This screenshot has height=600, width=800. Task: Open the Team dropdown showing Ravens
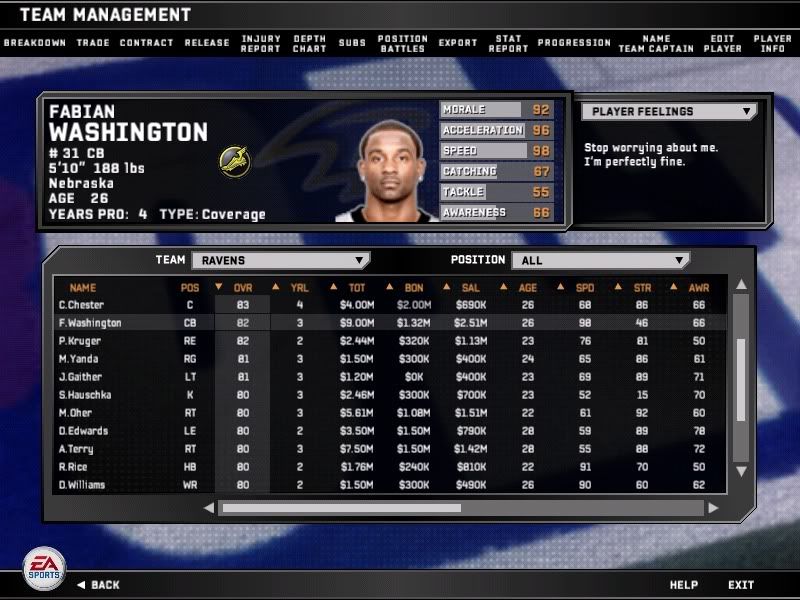coord(279,260)
